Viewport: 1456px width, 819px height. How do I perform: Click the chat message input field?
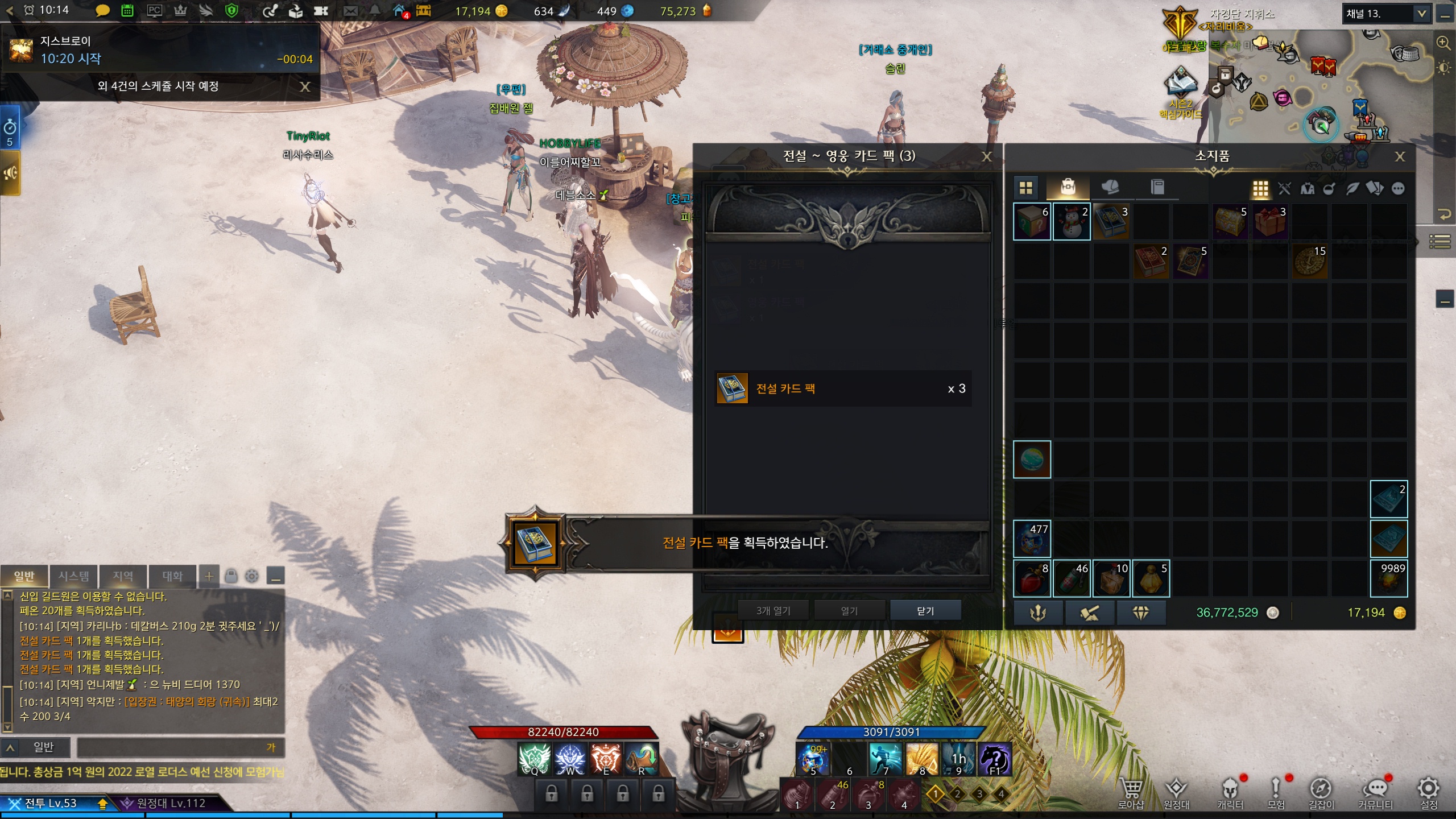(176, 747)
